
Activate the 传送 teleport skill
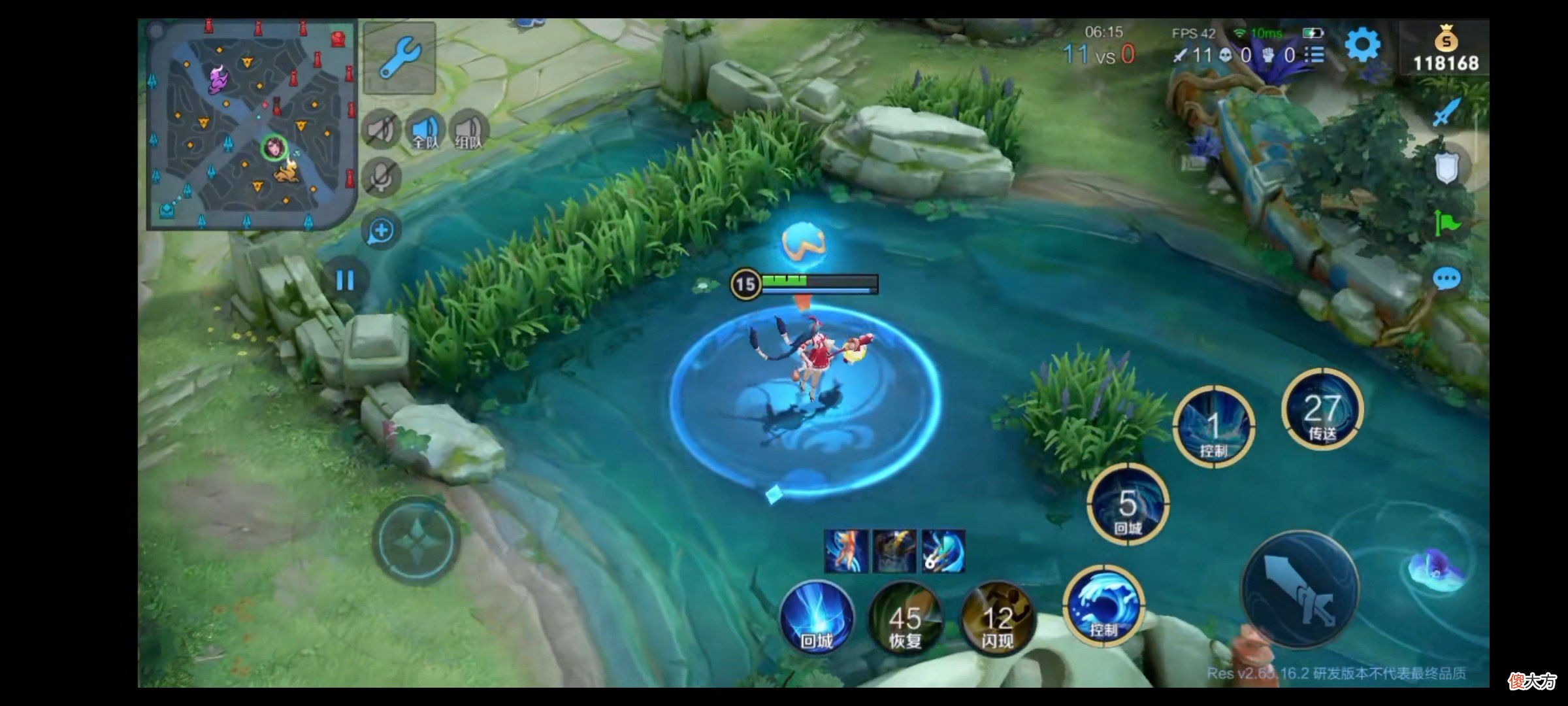coord(1322,409)
